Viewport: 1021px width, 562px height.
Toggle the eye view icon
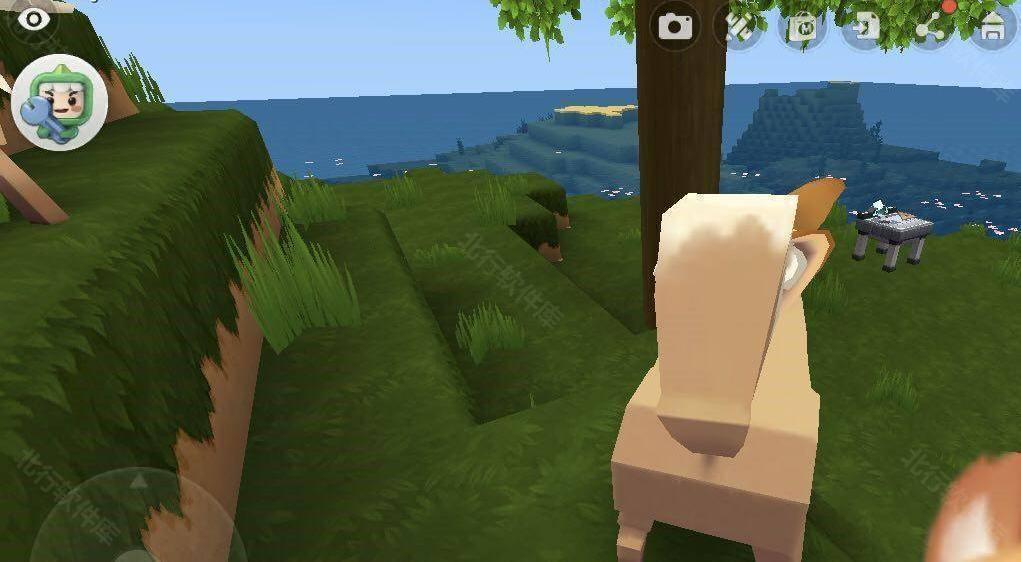pos(35,18)
